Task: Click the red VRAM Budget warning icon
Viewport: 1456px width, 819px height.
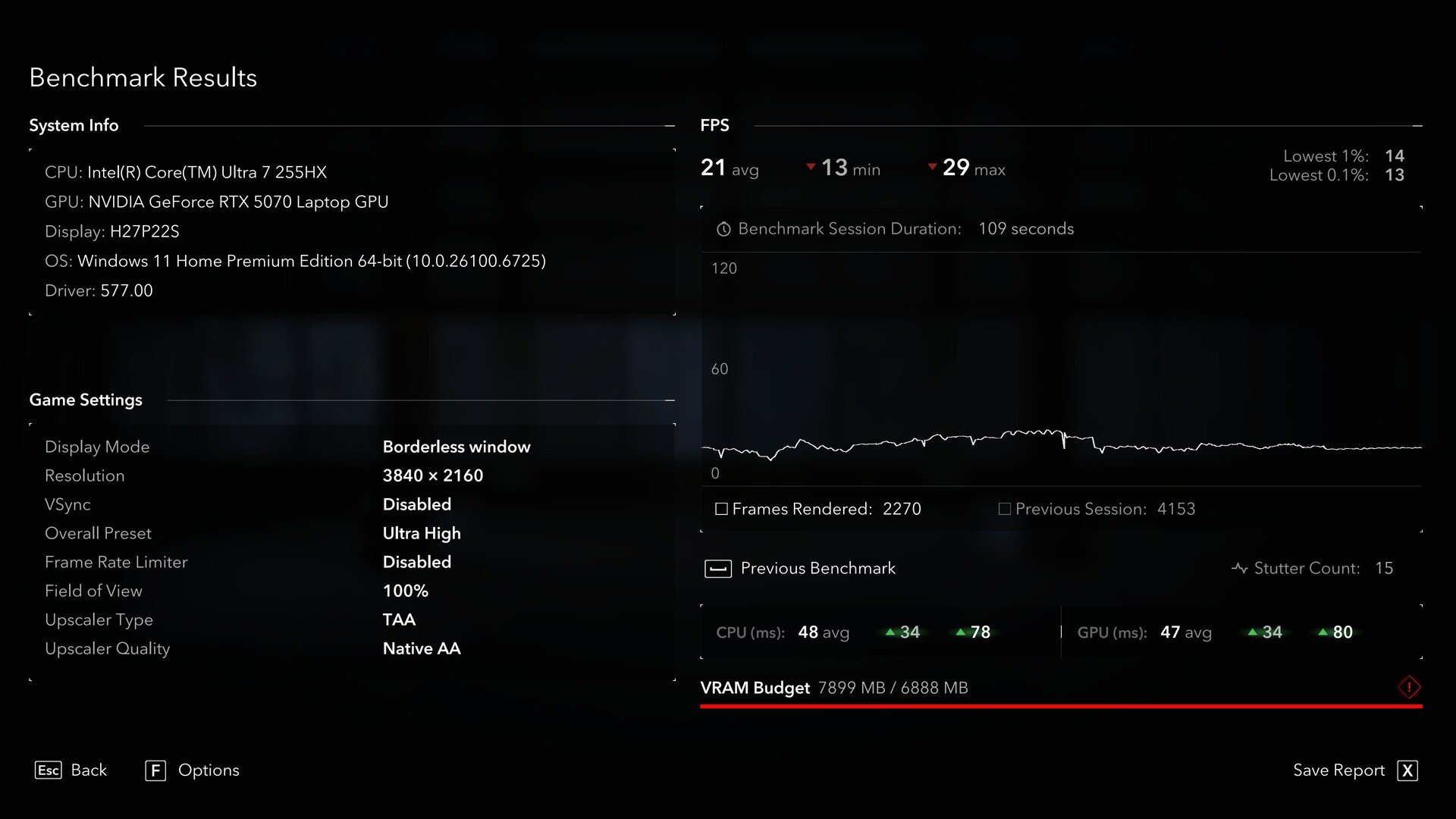Action: 1409,688
